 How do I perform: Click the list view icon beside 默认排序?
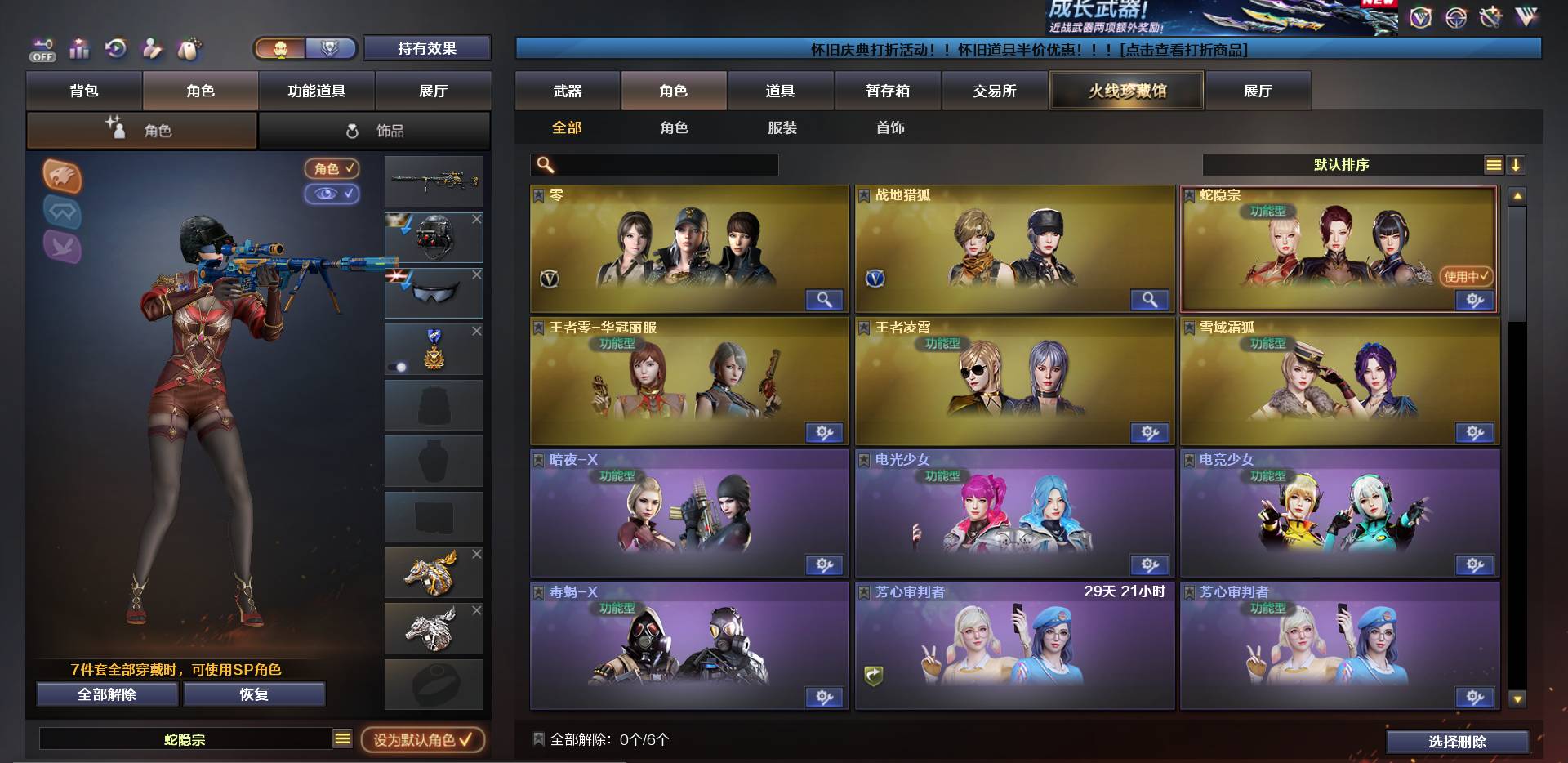click(x=1494, y=165)
